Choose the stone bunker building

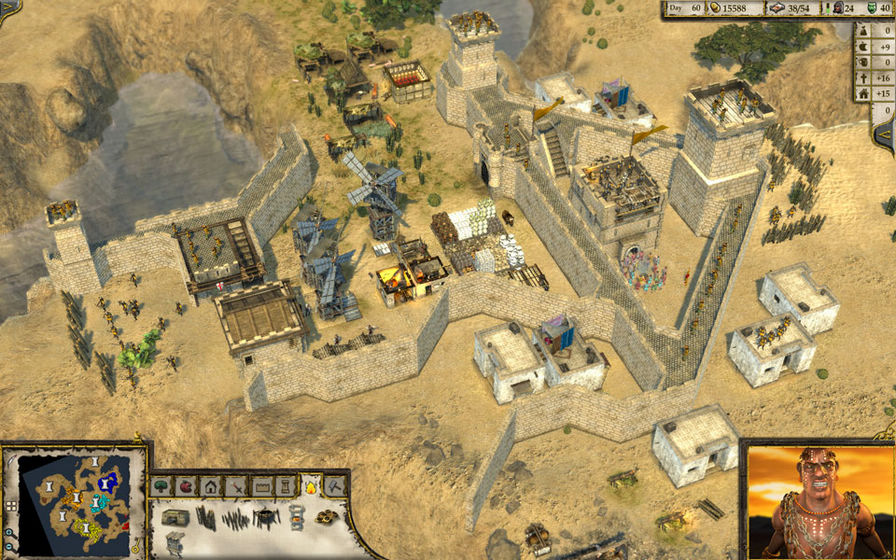[x=175, y=518]
